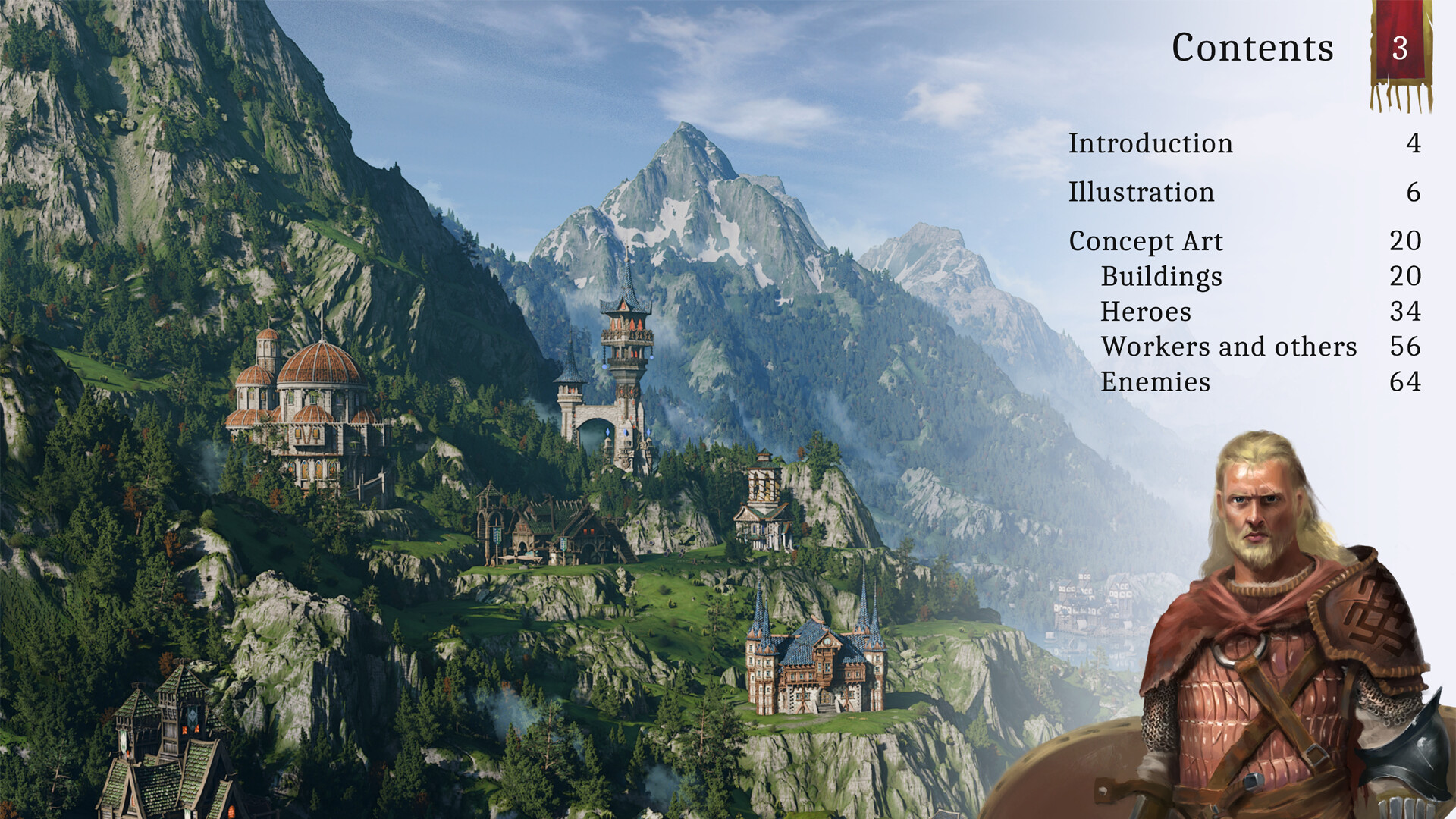
Task: Go to the Enemies subsection
Action: click(x=1155, y=381)
